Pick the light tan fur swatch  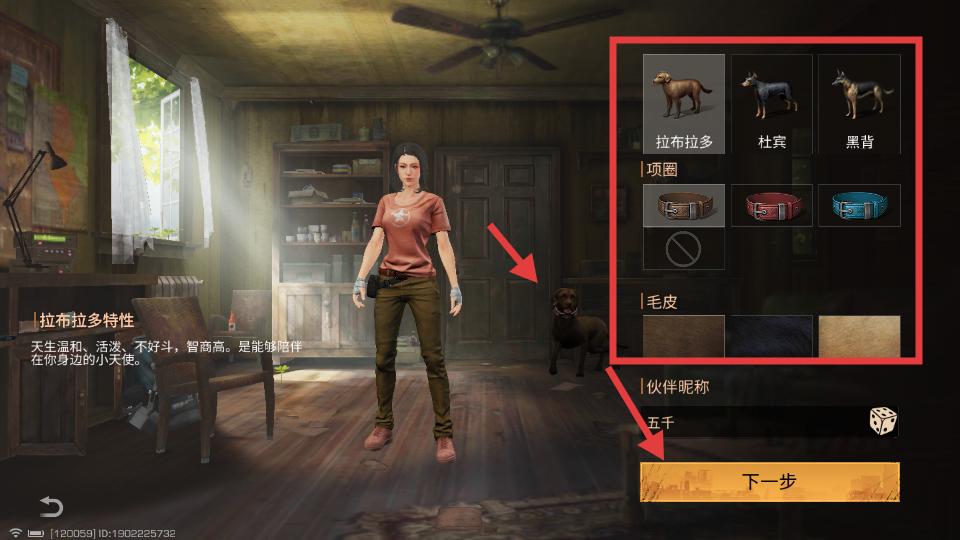tap(859, 337)
